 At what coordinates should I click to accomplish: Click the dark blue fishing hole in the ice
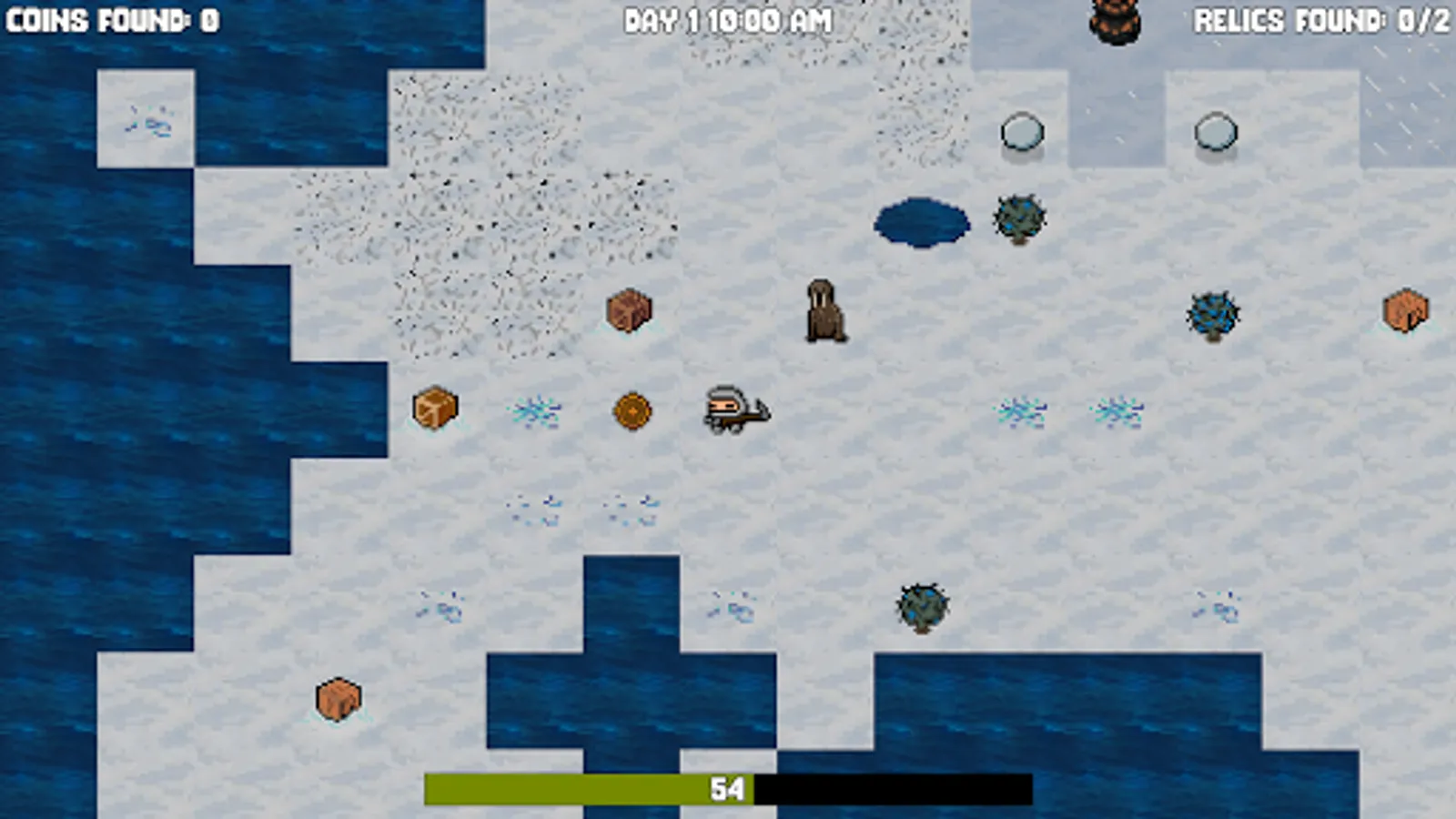tap(921, 222)
